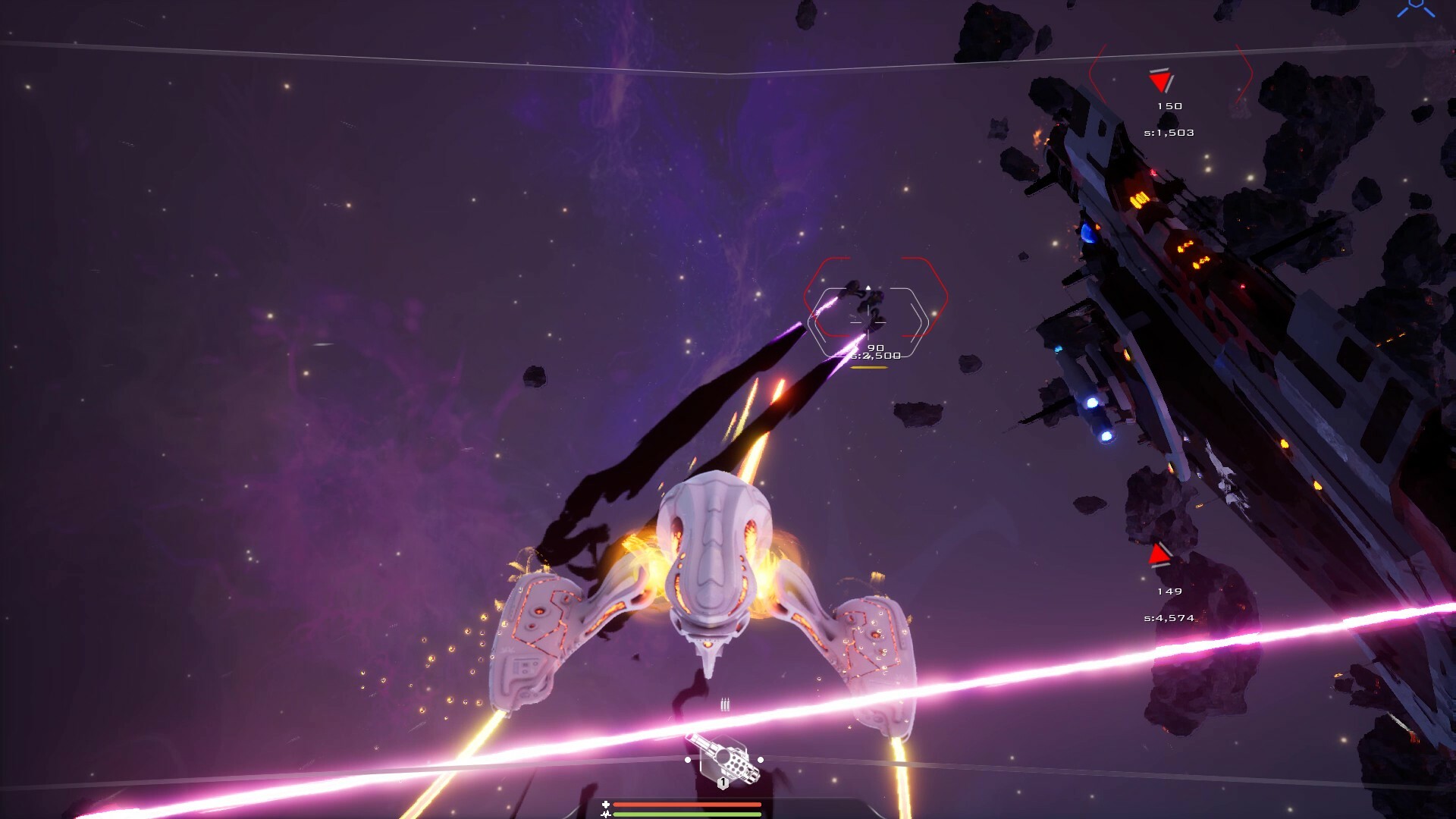Screen dimensions: 1456x819
Task: Click the distance readout showing 90
Action: tap(877, 347)
